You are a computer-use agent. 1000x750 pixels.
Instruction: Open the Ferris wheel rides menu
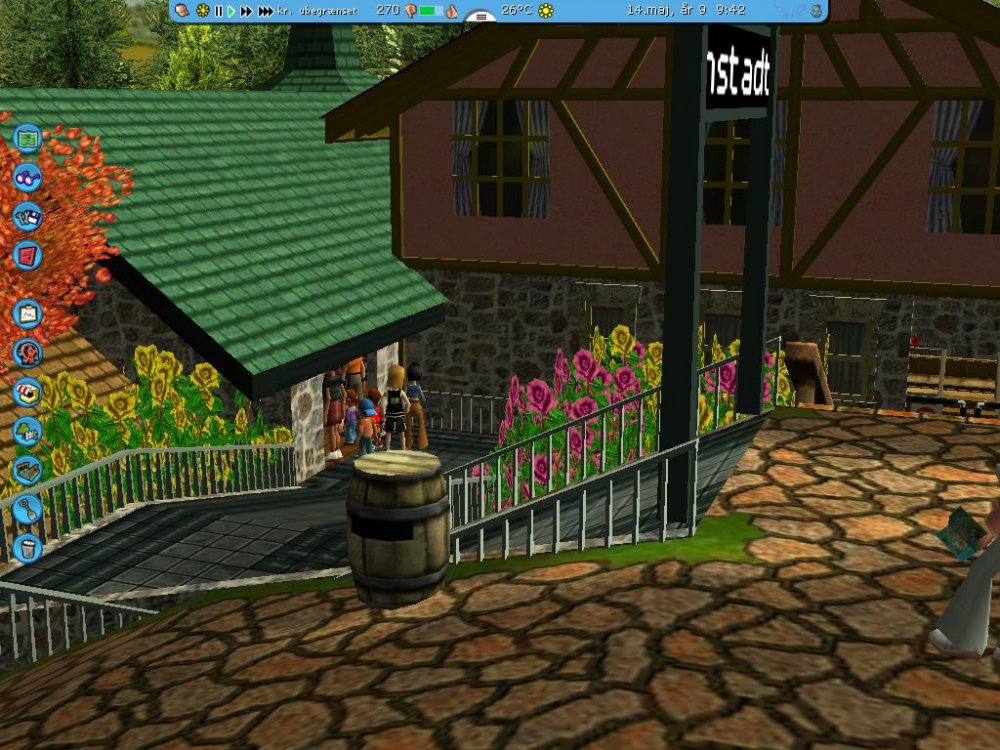pyautogui.click(x=27, y=353)
